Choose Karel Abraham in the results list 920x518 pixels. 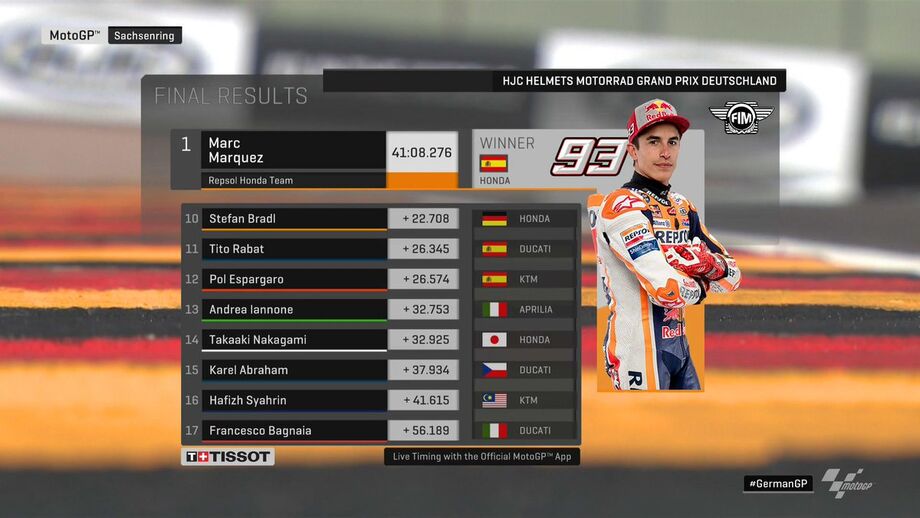click(295, 370)
